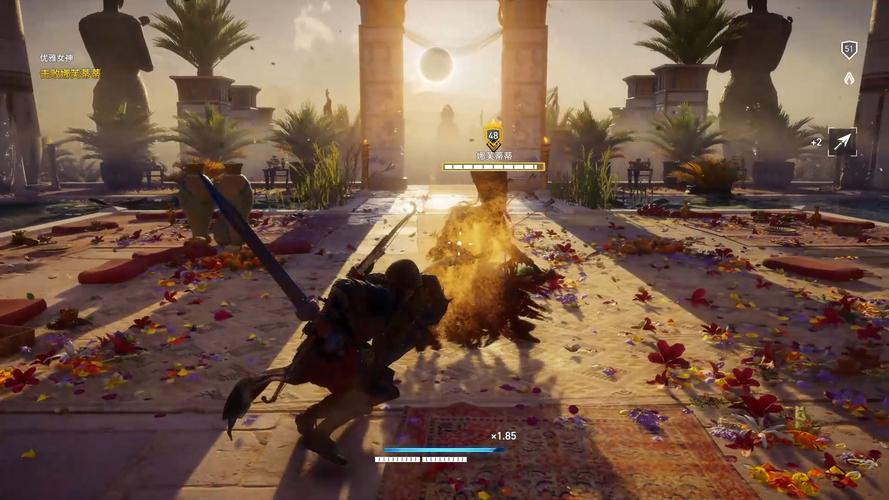The height and width of the screenshot is (500, 889).
Task: Open the 优雅女神 quest tracker
Action: tap(57, 59)
